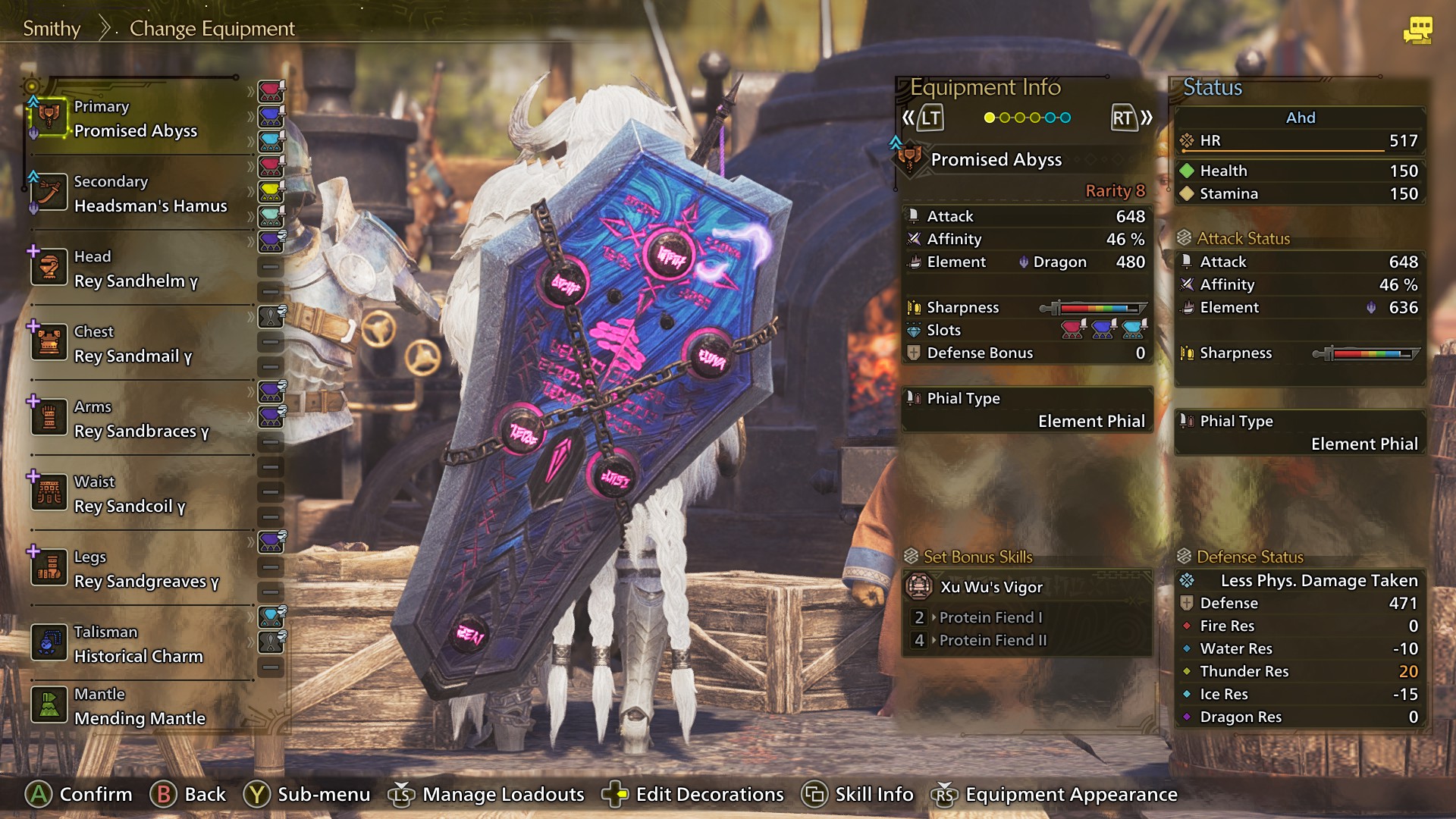Go Back from Change Equipment
1456x819 pixels.
[188, 794]
